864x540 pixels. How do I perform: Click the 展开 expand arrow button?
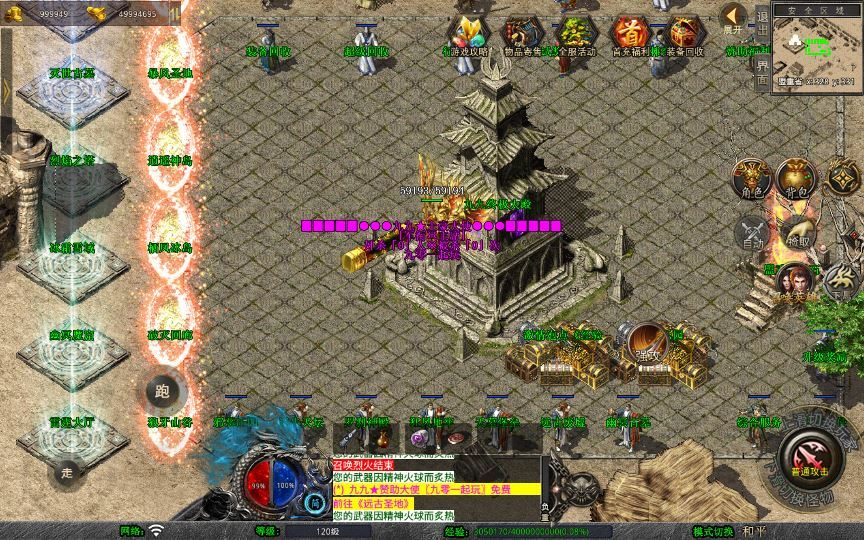click(x=734, y=15)
